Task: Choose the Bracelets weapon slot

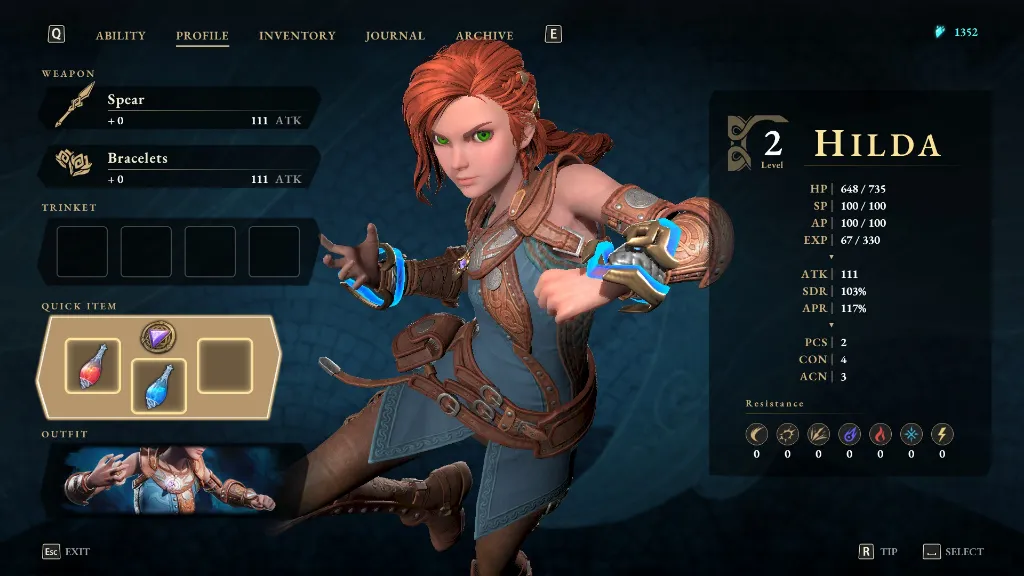Action: [x=180, y=167]
